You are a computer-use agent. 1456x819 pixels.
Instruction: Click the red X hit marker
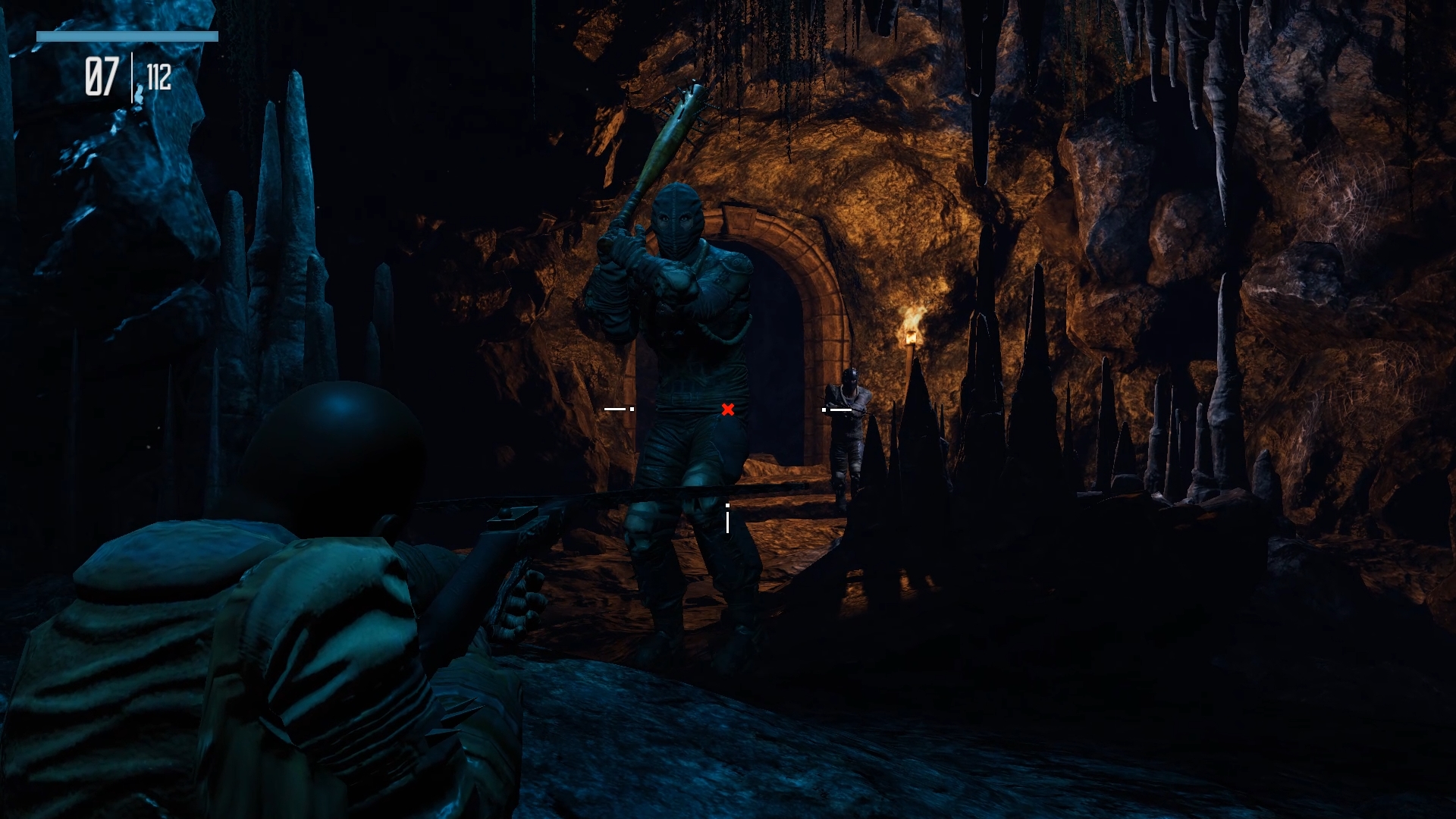click(727, 409)
